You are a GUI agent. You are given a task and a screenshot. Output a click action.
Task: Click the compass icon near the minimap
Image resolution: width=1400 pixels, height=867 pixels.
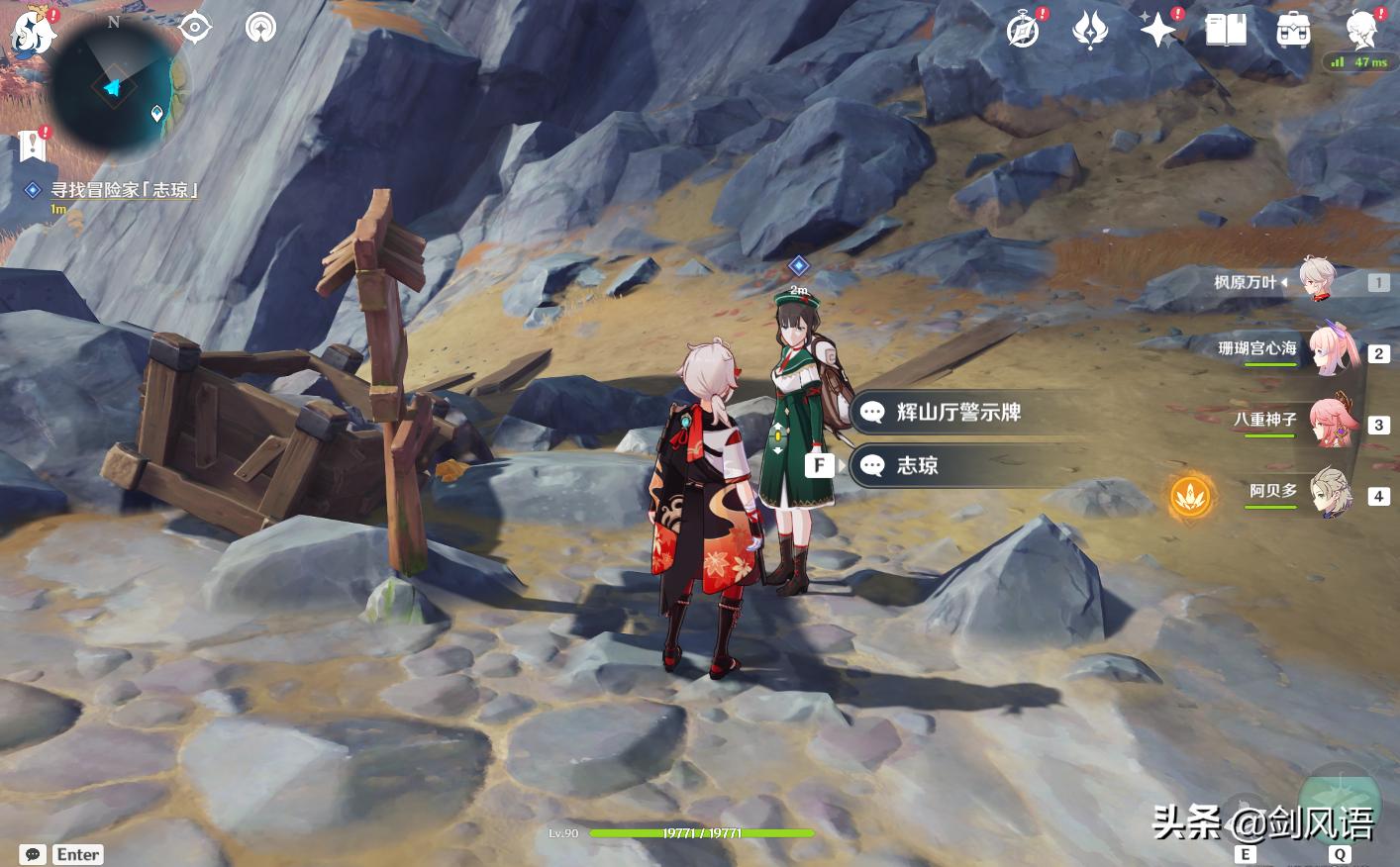coord(195,28)
